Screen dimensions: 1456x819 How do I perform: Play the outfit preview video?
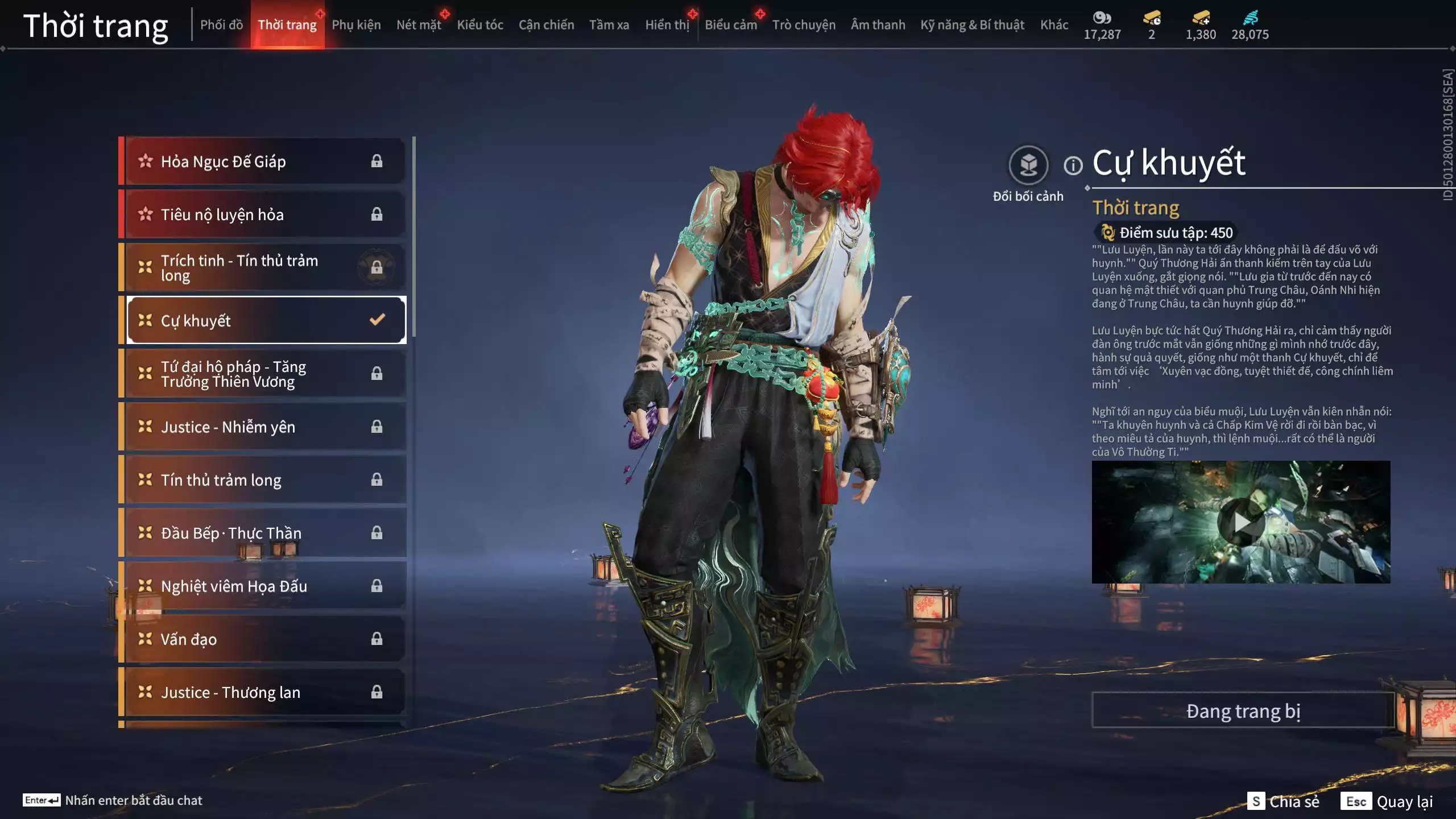pos(1240,522)
